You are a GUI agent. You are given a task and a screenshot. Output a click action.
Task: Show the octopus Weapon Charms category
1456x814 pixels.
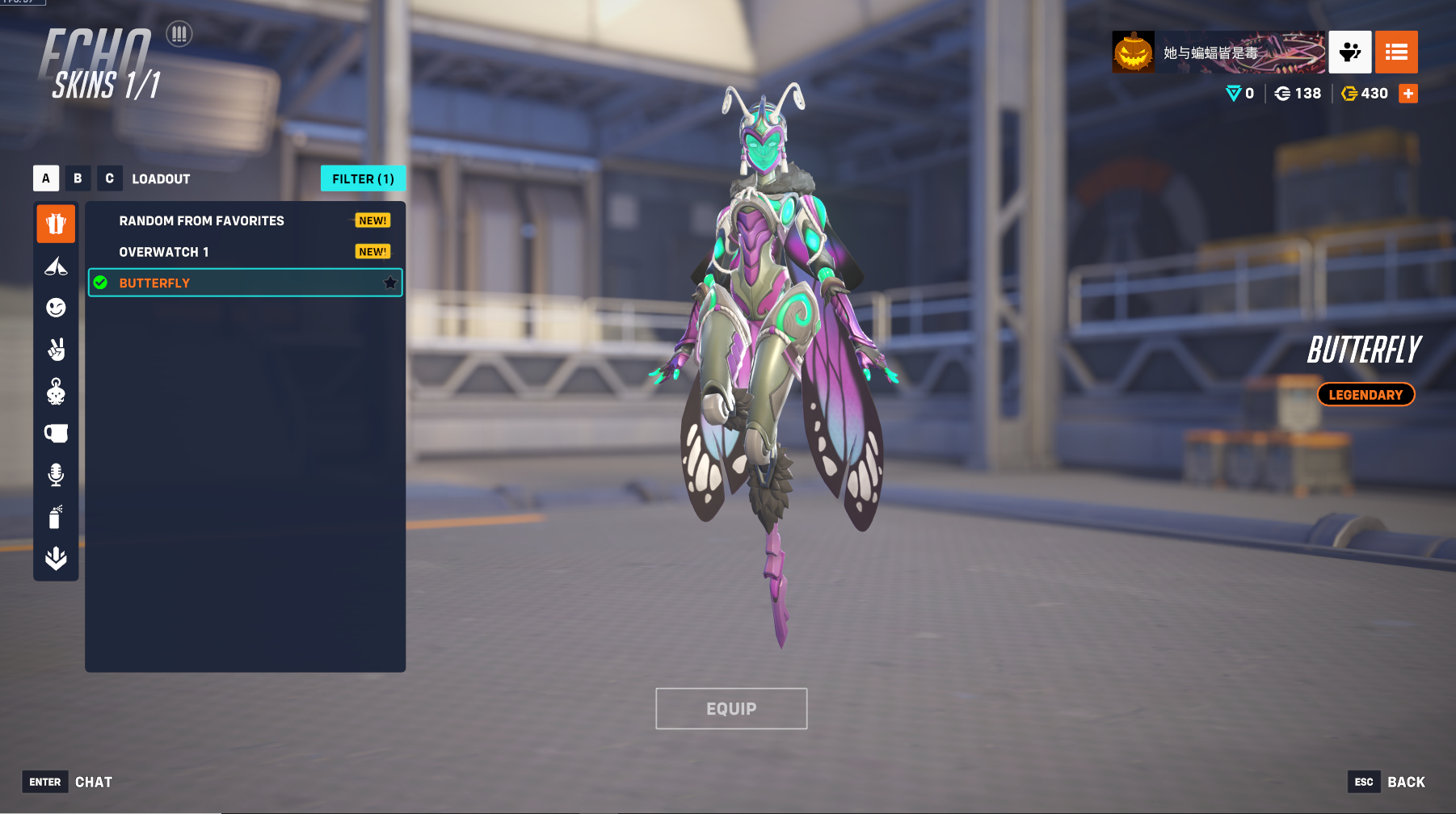[x=56, y=392]
